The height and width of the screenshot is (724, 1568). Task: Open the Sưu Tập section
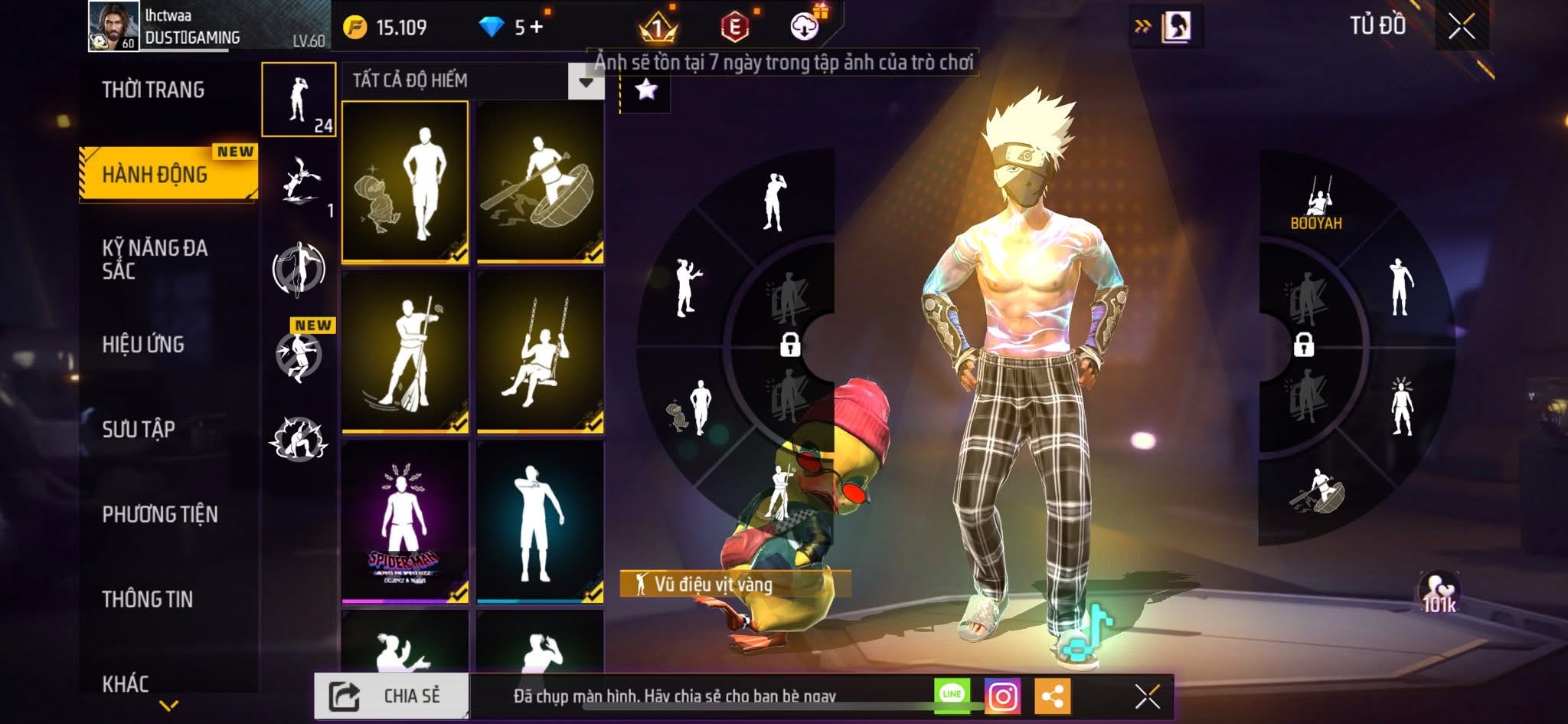click(x=139, y=429)
